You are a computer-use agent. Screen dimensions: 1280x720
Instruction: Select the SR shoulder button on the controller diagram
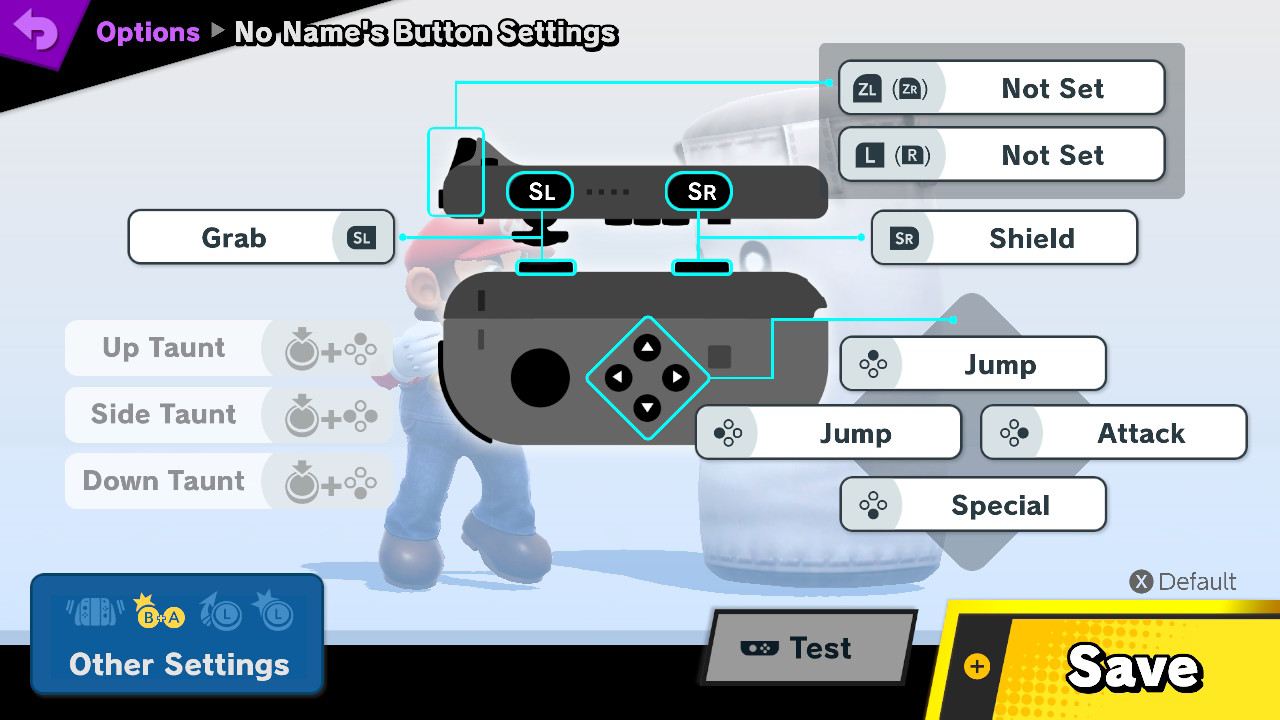(x=698, y=191)
